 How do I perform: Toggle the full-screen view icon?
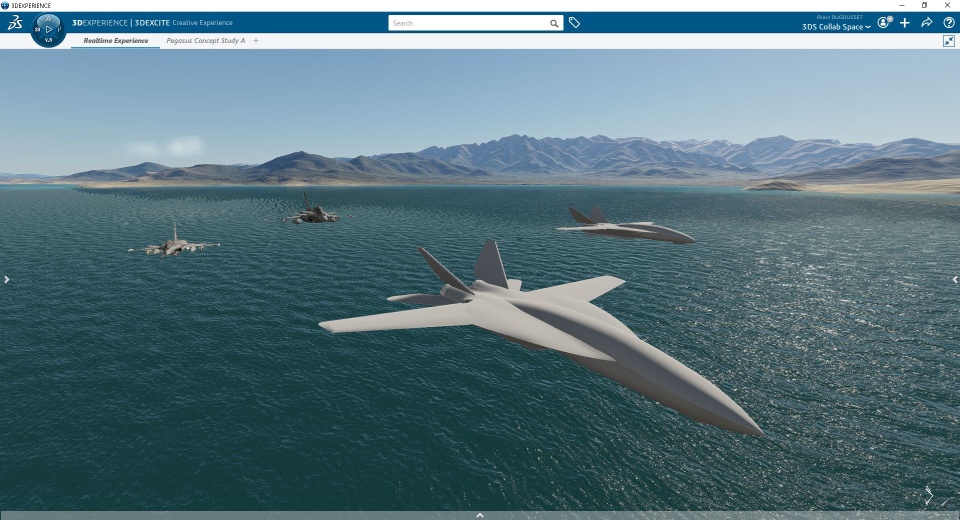(948, 41)
